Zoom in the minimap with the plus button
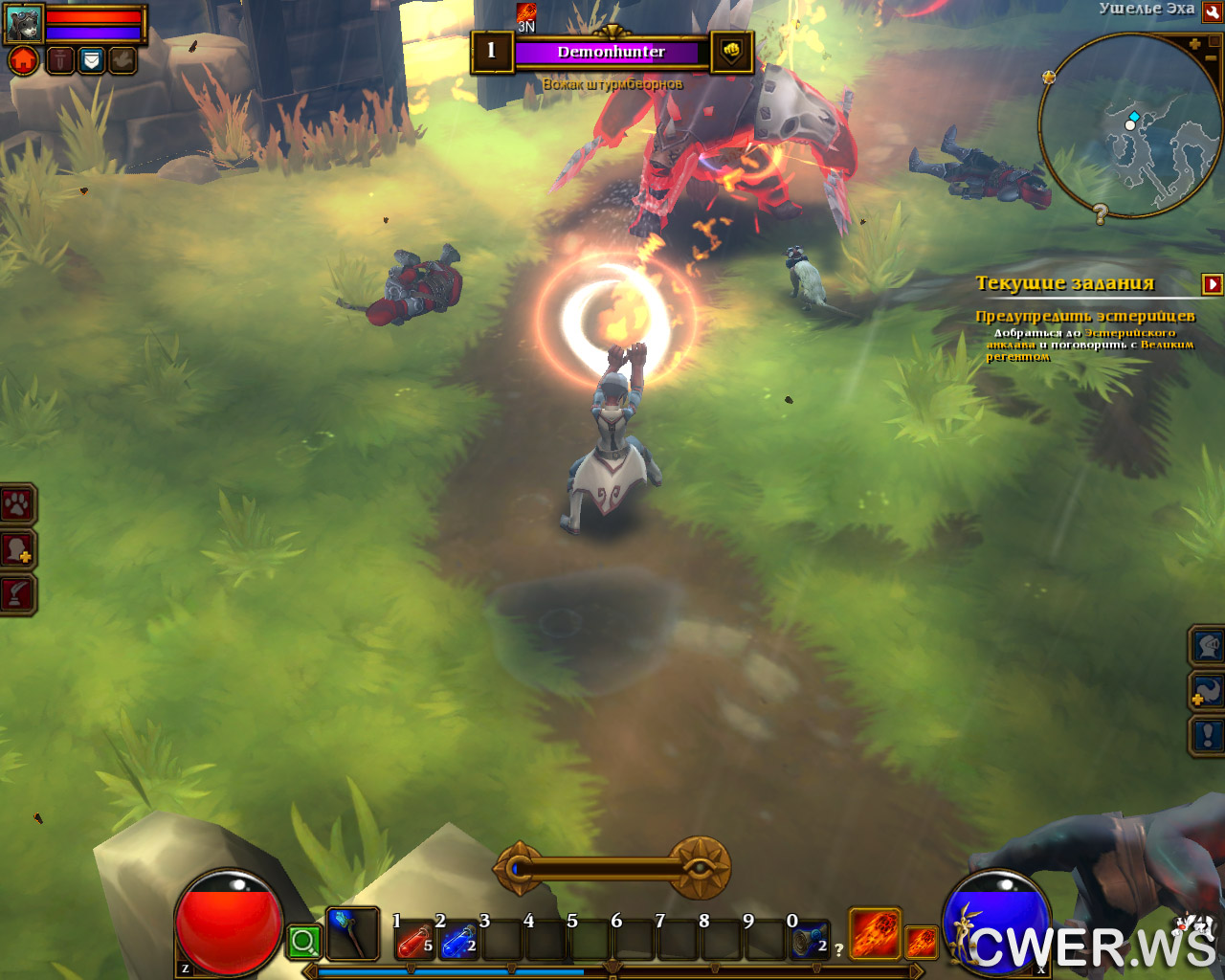Viewport: 1225px width, 980px height. tap(1194, 44)
